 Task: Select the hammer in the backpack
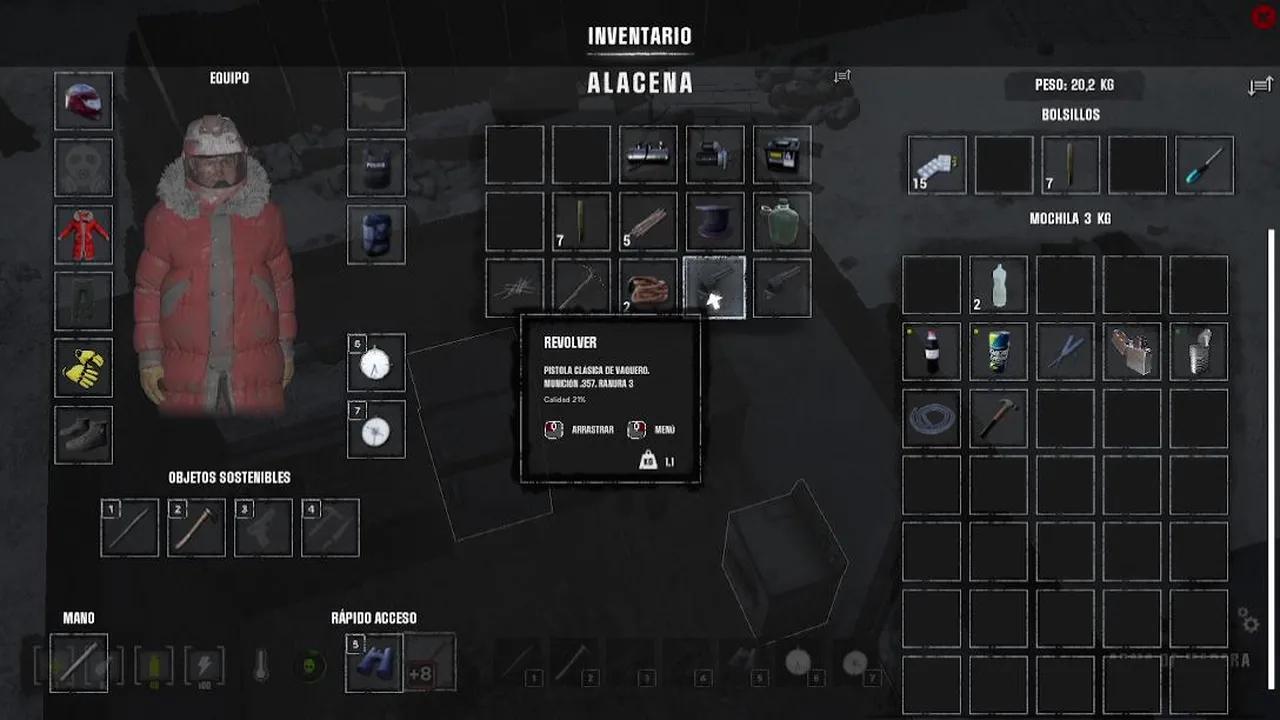[x=998, y=418]
